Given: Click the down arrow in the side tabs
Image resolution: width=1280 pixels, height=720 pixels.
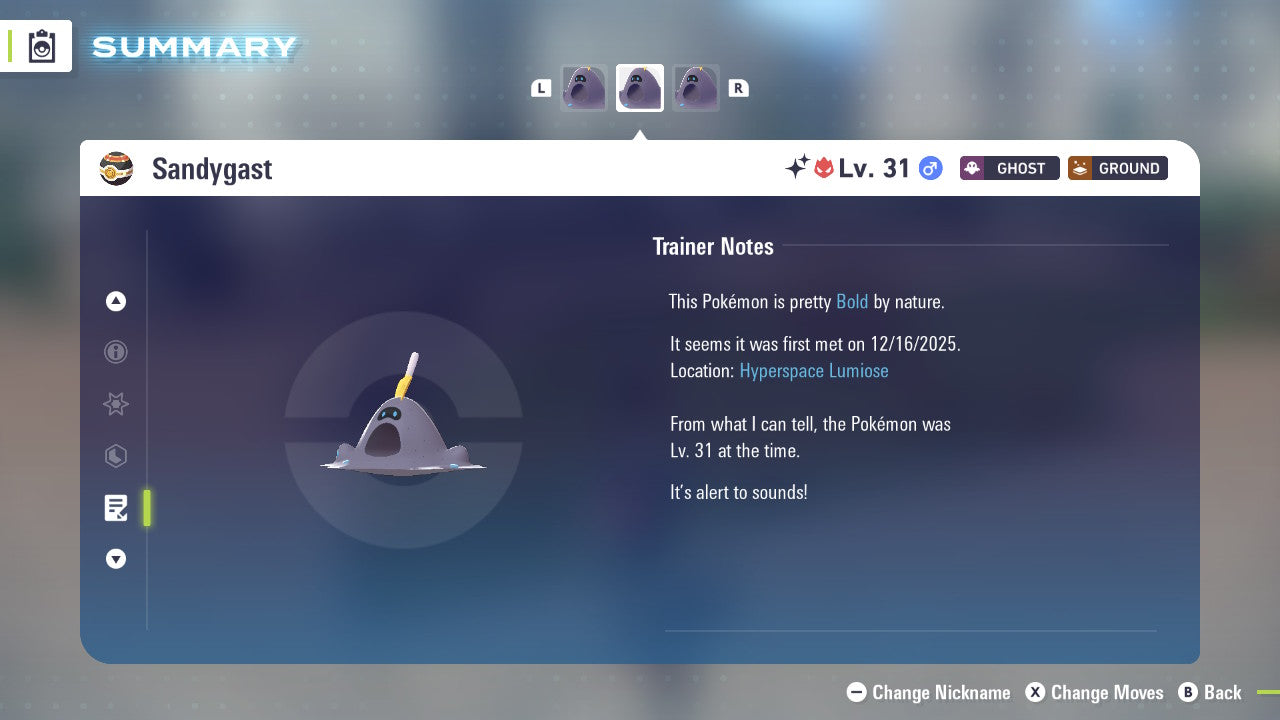Looking at the screenshot, I should coord(116,559).
